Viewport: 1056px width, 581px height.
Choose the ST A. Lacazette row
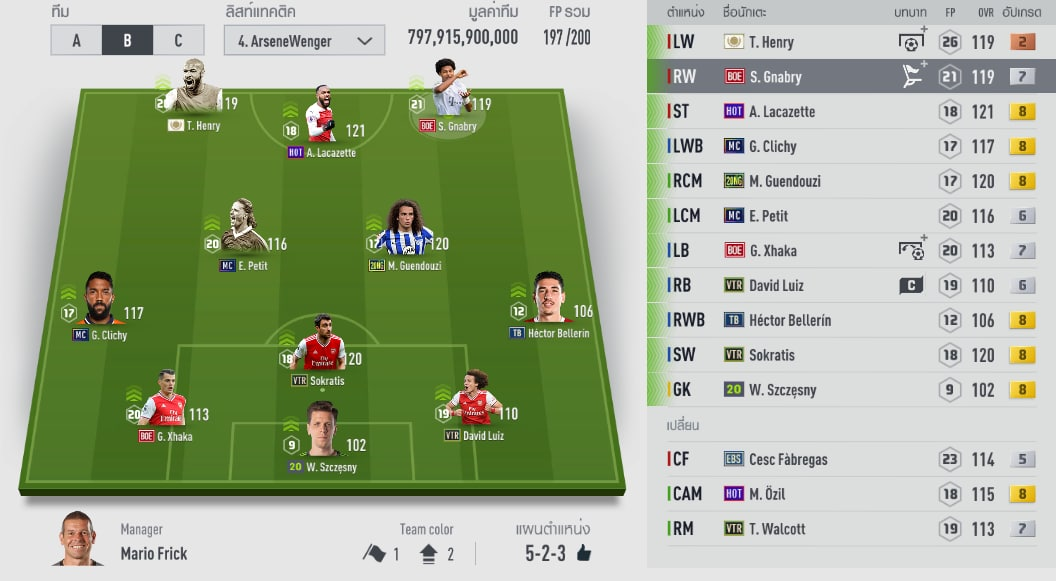851,111
